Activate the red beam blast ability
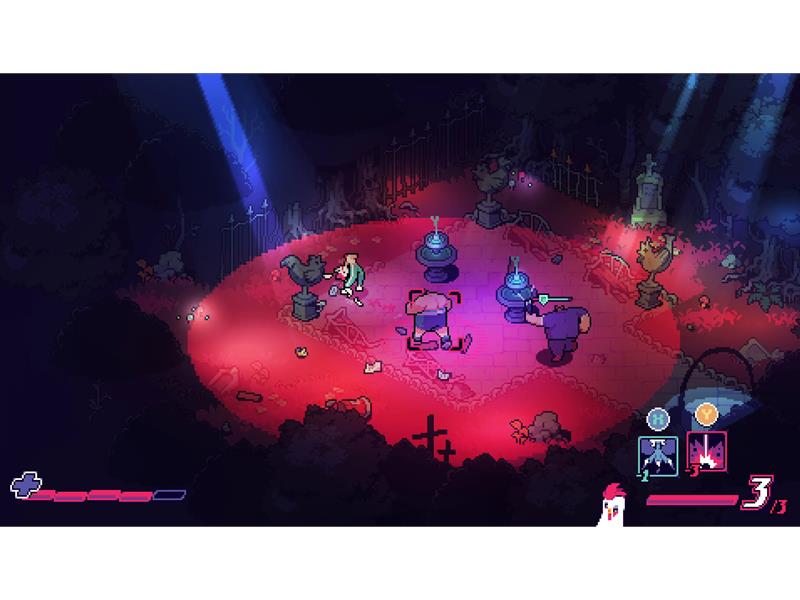The image size is (800, 600). tap(707, 452)
